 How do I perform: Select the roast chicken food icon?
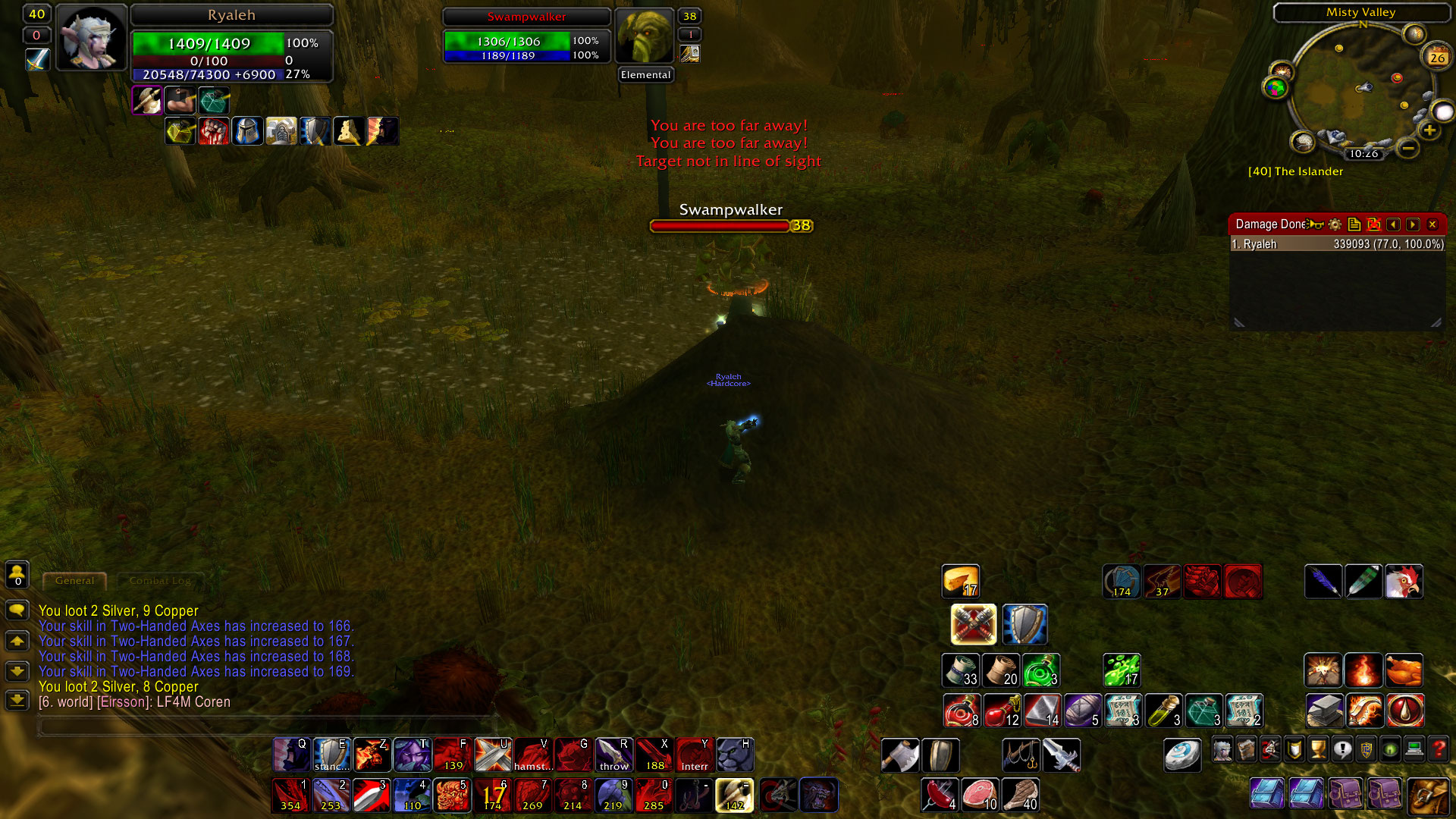(x=1404, y=670)
